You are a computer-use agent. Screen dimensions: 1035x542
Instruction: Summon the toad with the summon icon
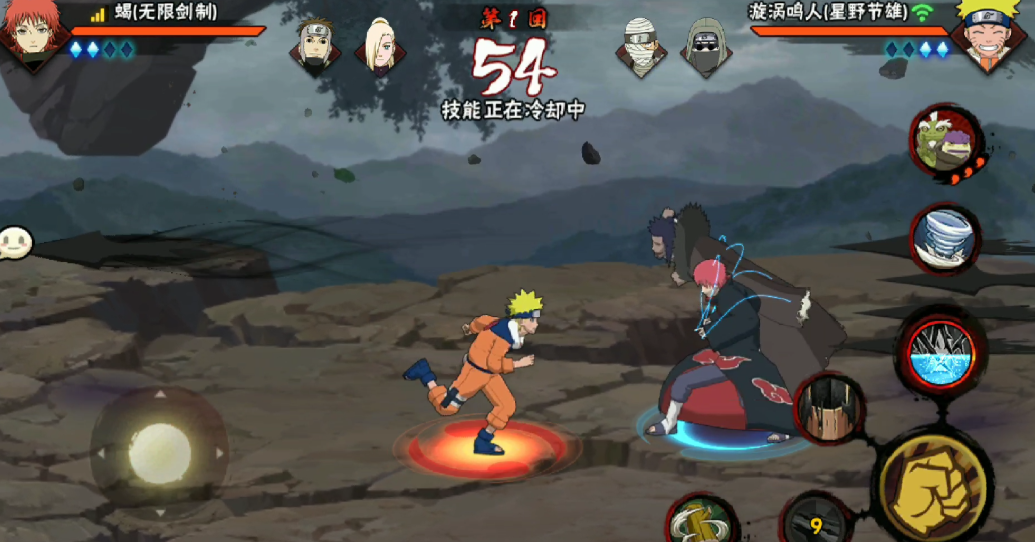click(946, 143)
